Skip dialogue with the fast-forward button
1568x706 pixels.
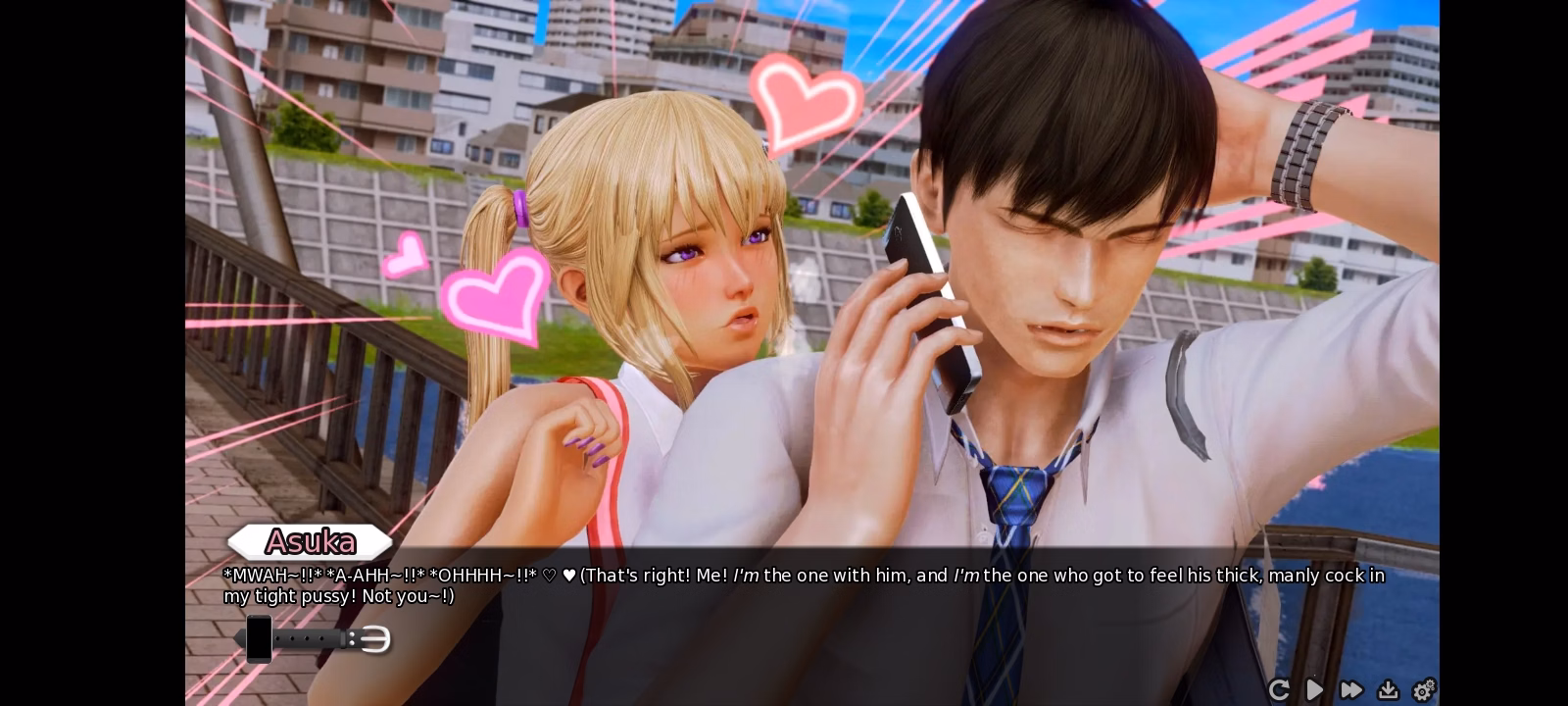(1351, 690)
